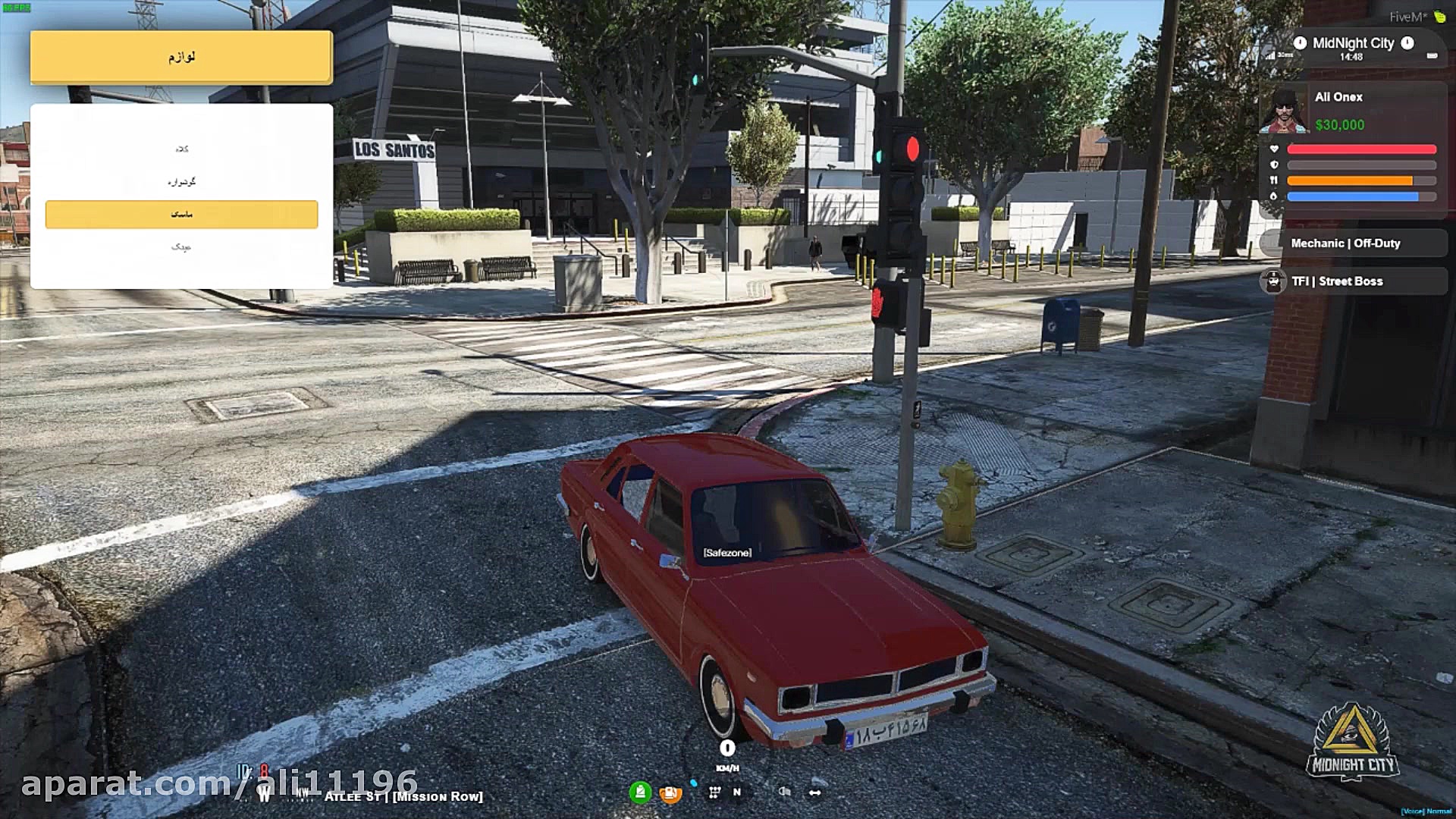Click the seatbelt arrows icon in the bottom bar
The height and width of the screenshot is (819, 1456).
[x=816, y=792]
